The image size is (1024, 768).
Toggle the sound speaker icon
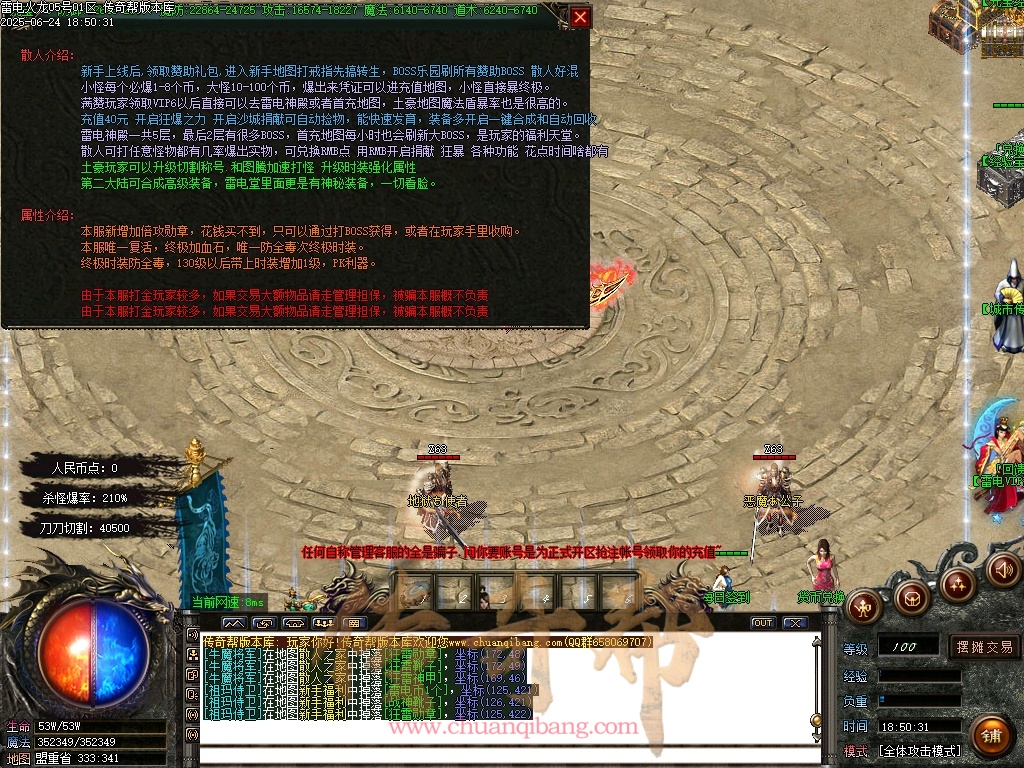1003,570
